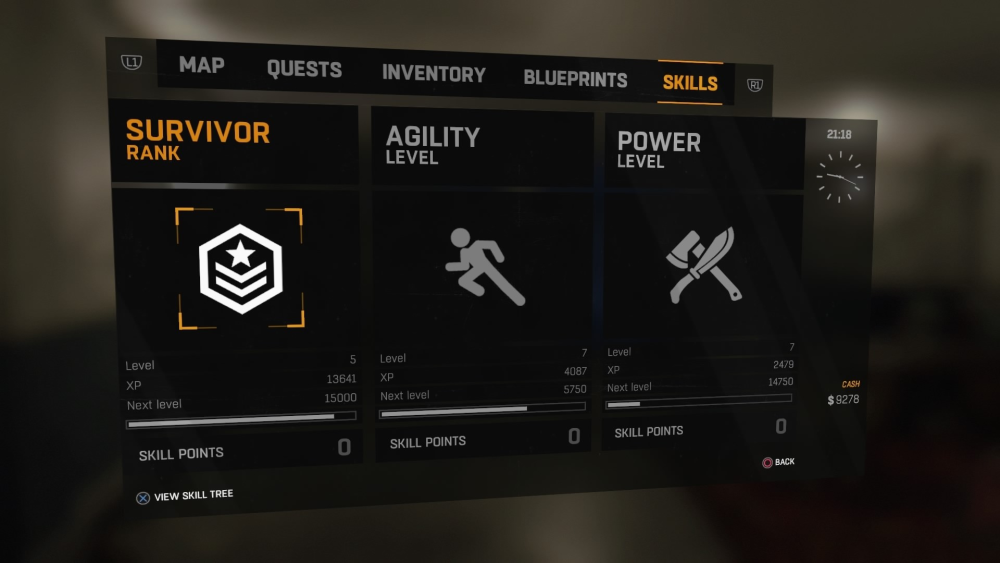Open the Quests tab
Image resolution: width=1000 pixels, height=563 pixels.
click(x=304, y=70)
